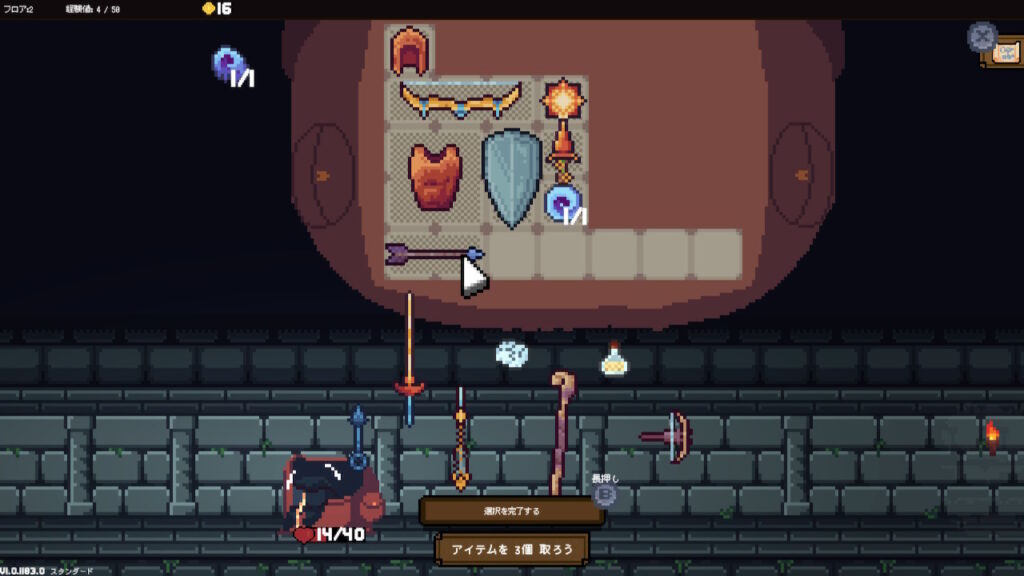Screen dimensions: 1024x576
Task: Select the orange chest armor
Action: pos(435,176)
